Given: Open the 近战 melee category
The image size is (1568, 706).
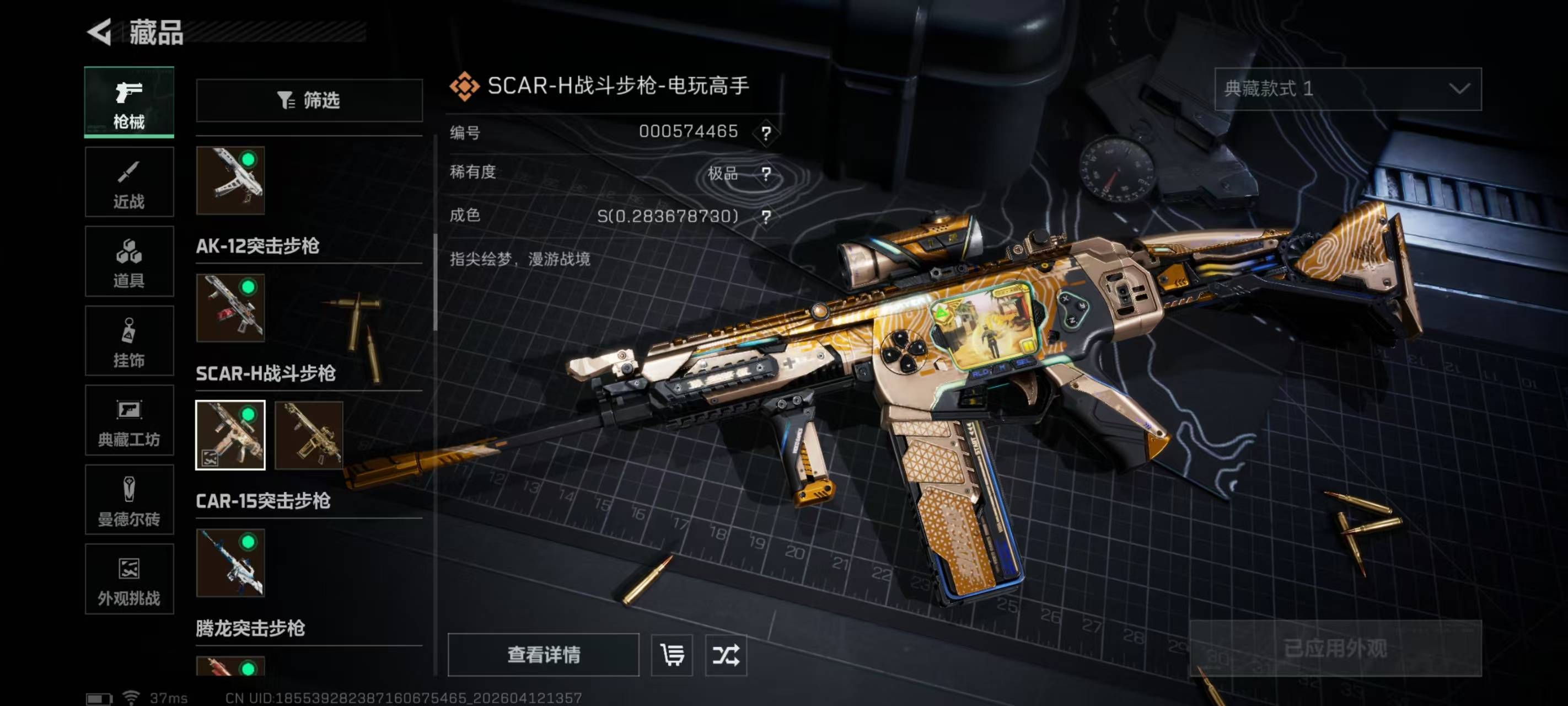Looking at the screenshot, I should 129,181.
